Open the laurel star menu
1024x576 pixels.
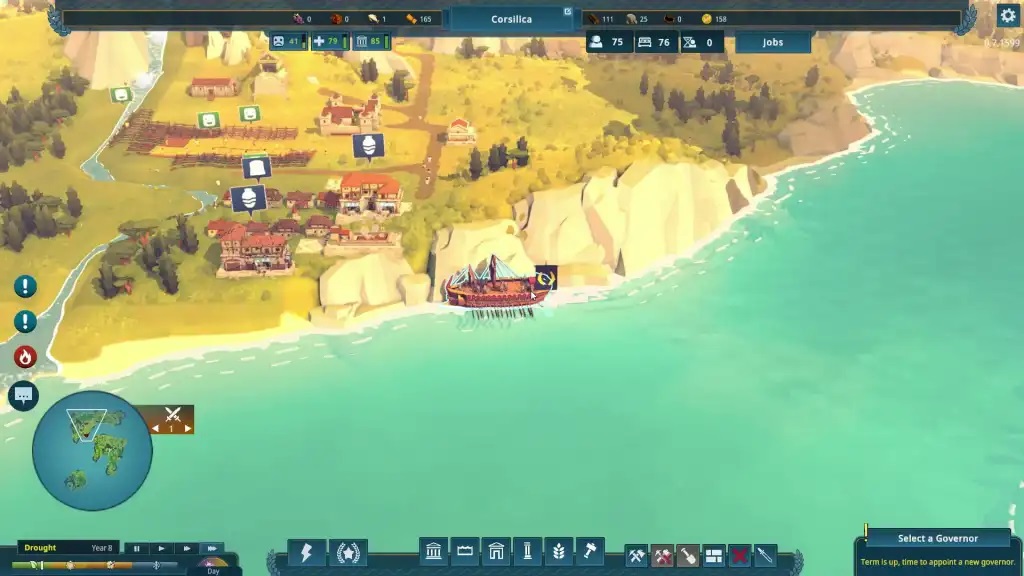point(348,552)
